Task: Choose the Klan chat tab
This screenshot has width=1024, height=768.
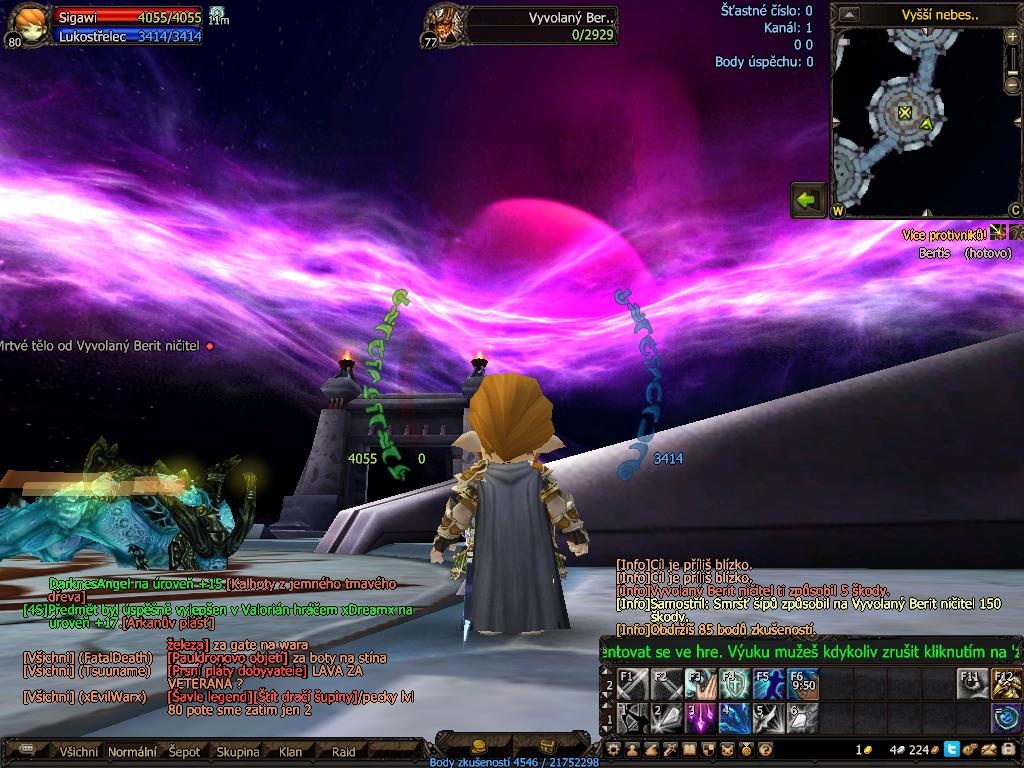Action: pos(290,752)
